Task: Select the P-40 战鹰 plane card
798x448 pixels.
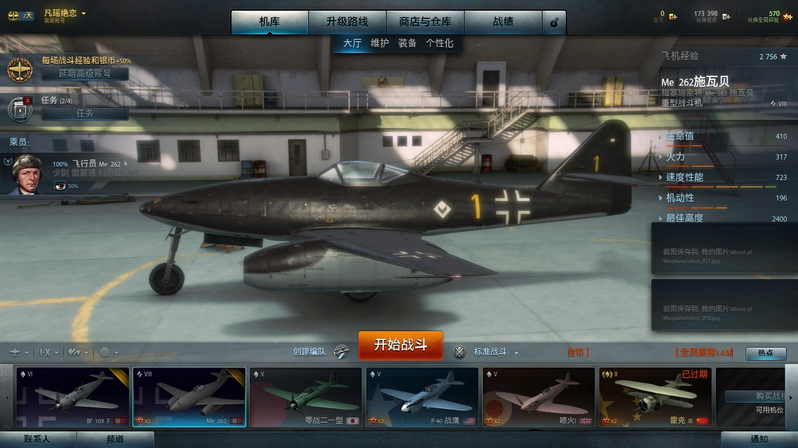Action: pos(421,397)
